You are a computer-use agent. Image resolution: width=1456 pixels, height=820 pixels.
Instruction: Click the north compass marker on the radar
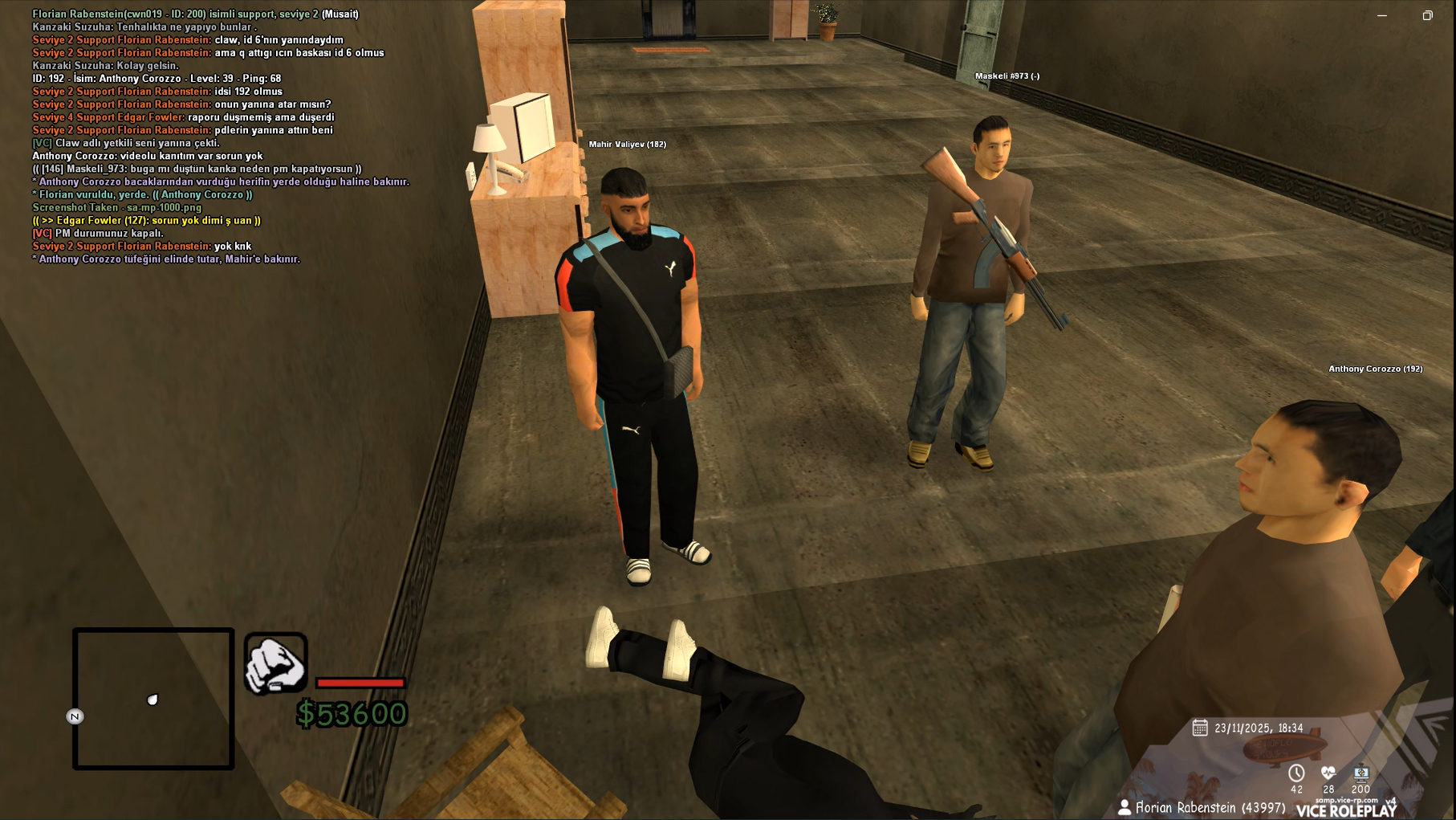(x=75, y=716)
